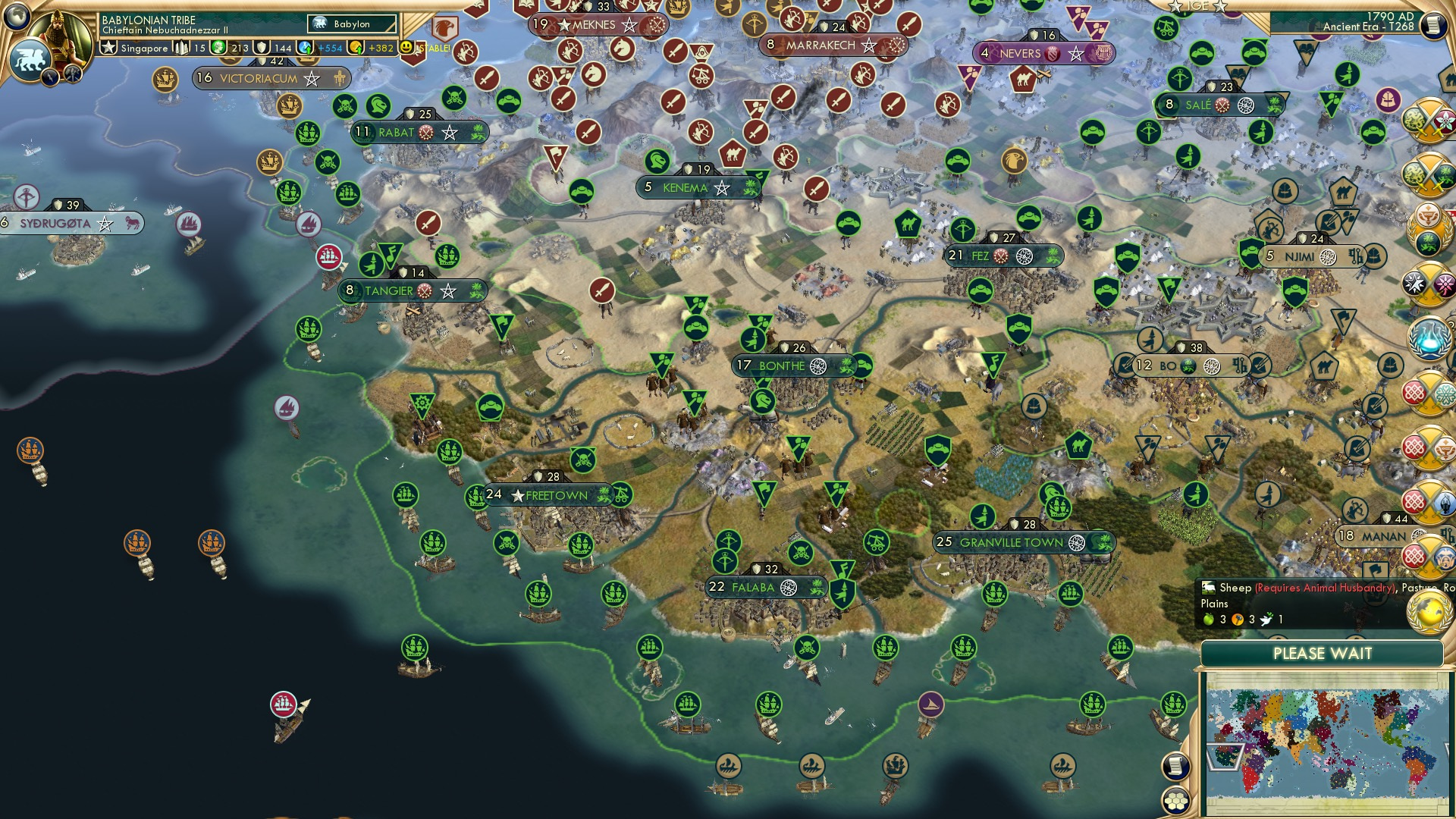Expand the Singapore city-state entry
Image resolution: width=1456 pixels, height=819 pixels.
tap(144, 49)
